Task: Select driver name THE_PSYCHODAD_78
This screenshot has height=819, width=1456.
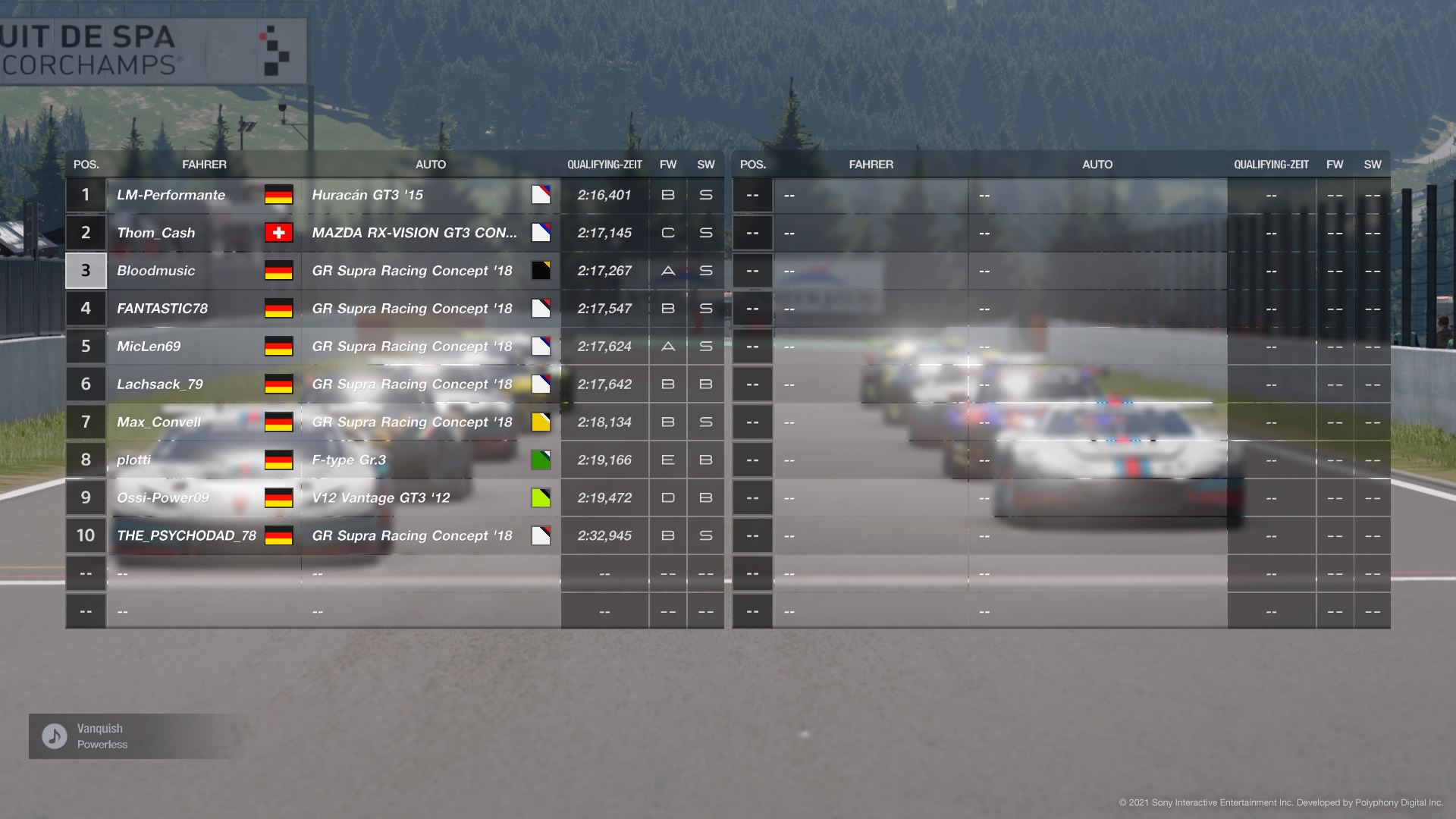Action: coord(187,535)
